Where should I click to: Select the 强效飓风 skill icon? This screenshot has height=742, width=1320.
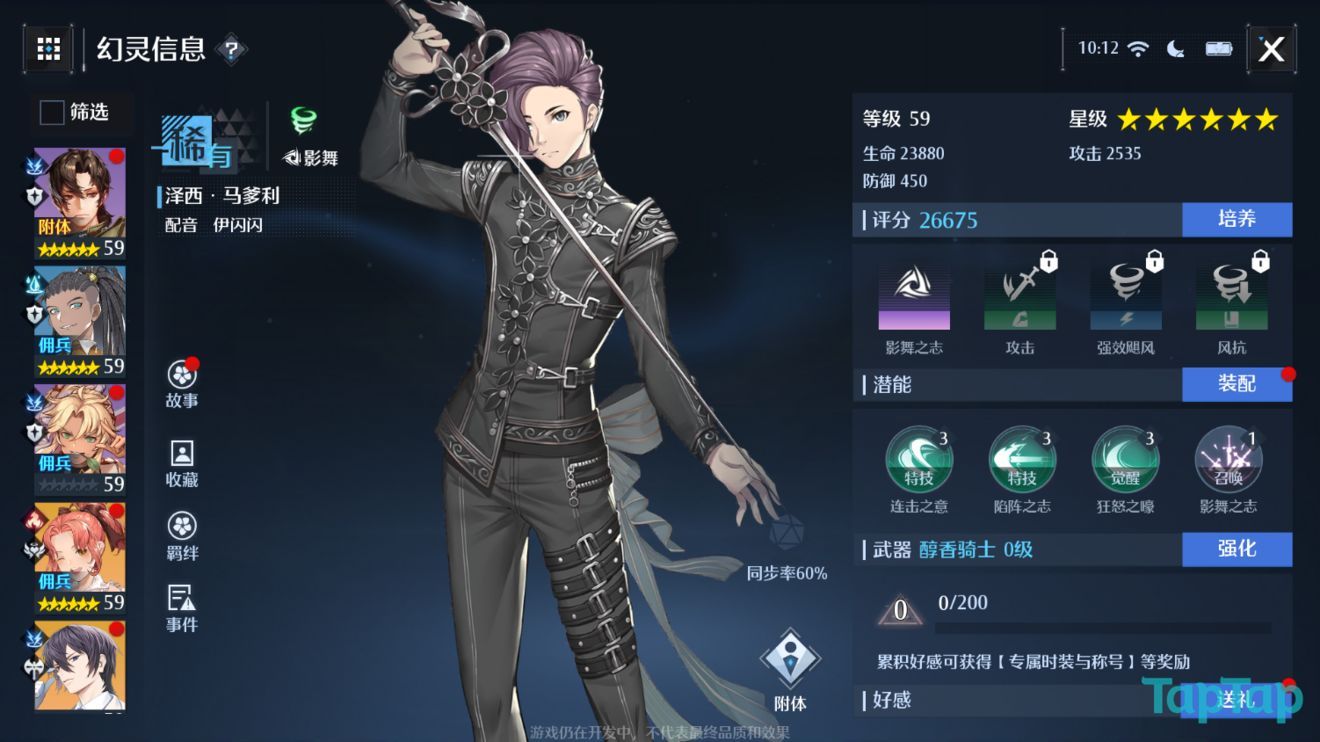point(1125,293)
